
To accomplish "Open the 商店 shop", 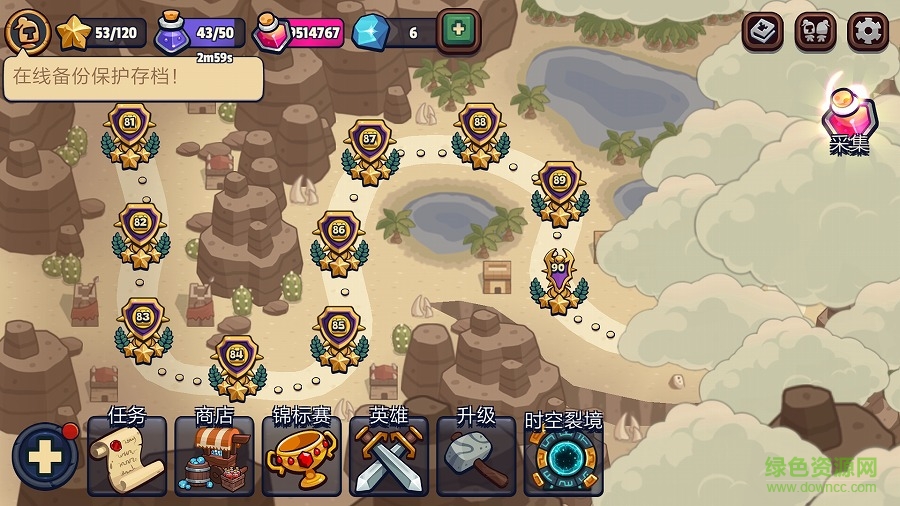I will (x=213, y=457).
